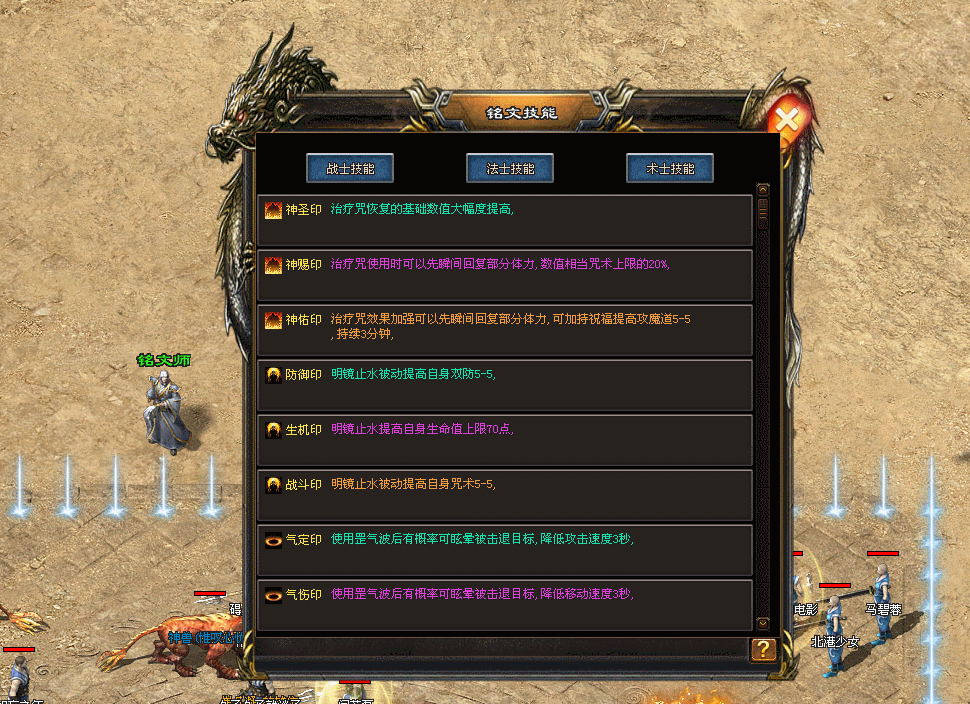Open help with the question mark button
970x704 pixels.
click(763, 649)
